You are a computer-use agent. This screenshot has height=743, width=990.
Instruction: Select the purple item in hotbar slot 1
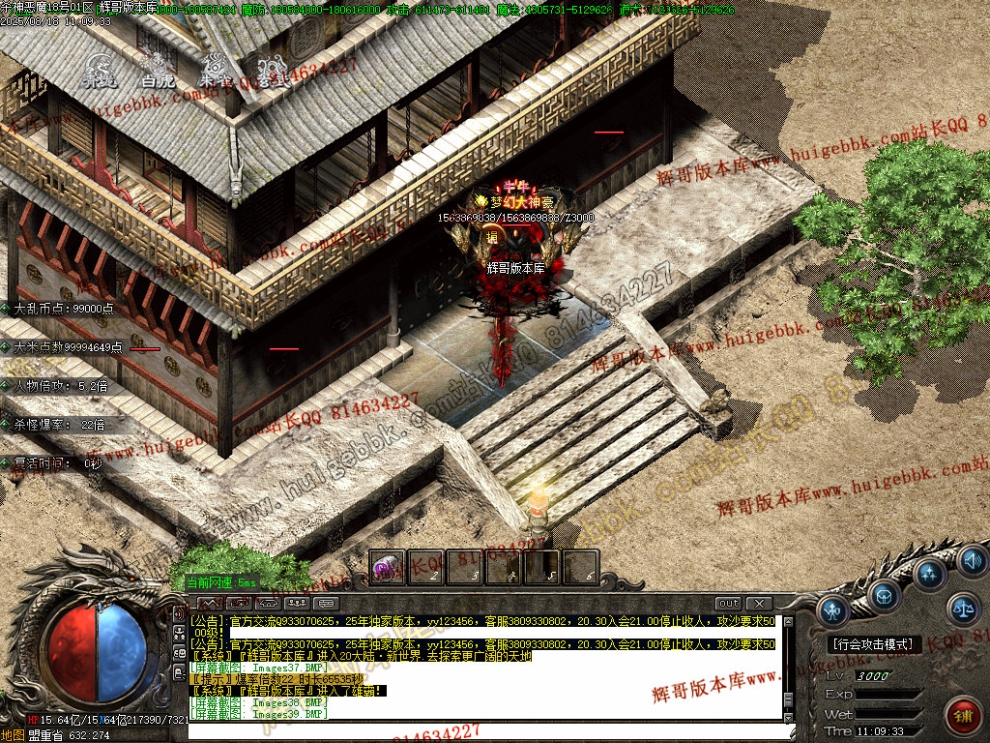[385, 567]
